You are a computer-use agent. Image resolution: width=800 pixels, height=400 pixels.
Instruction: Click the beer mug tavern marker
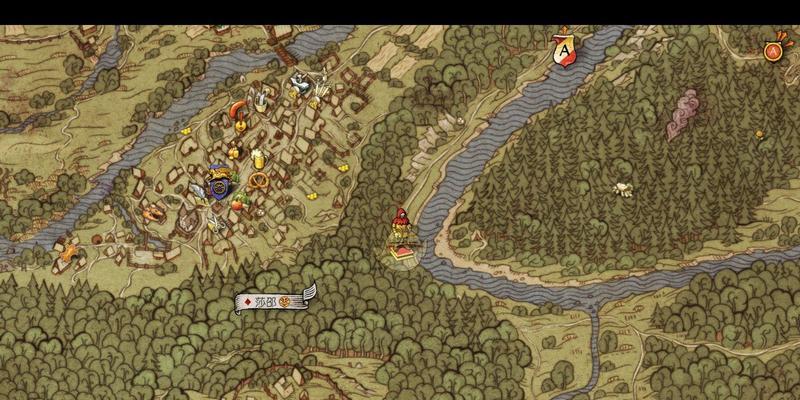(x=257, y=157)
